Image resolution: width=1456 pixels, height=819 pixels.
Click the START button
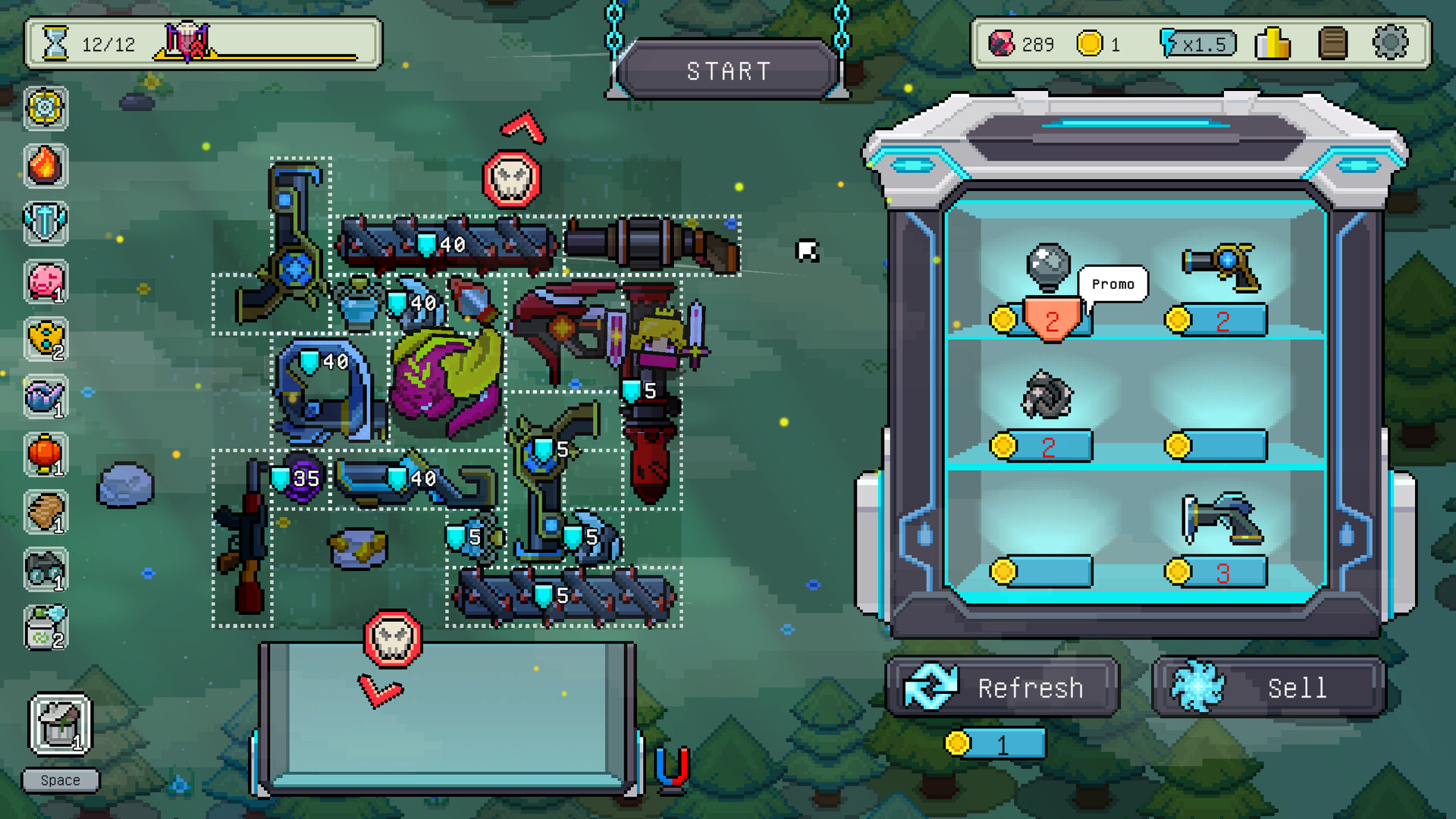pyautogui.click(x=728, y=71)
